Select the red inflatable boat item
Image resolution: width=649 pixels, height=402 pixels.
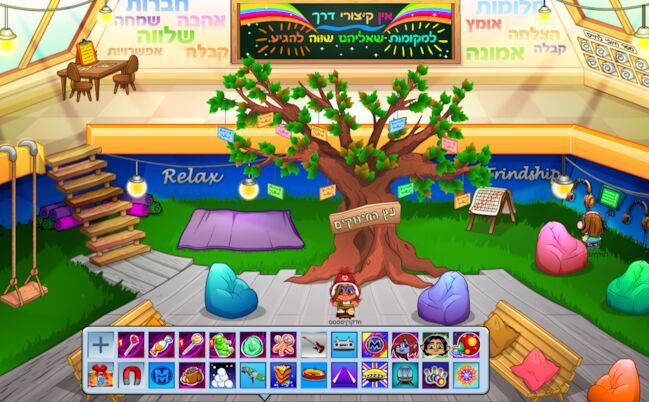coord(313,375)
